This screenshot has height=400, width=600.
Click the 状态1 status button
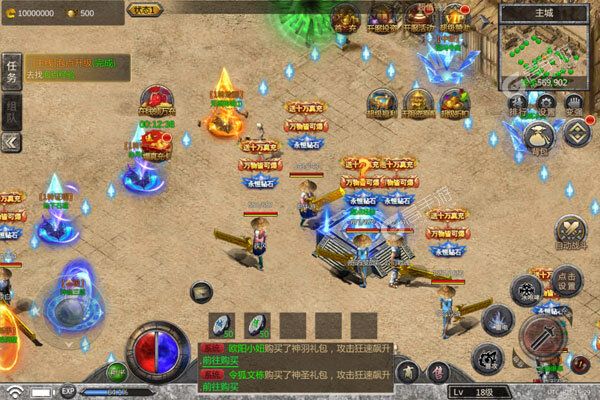tap(144, 9)
